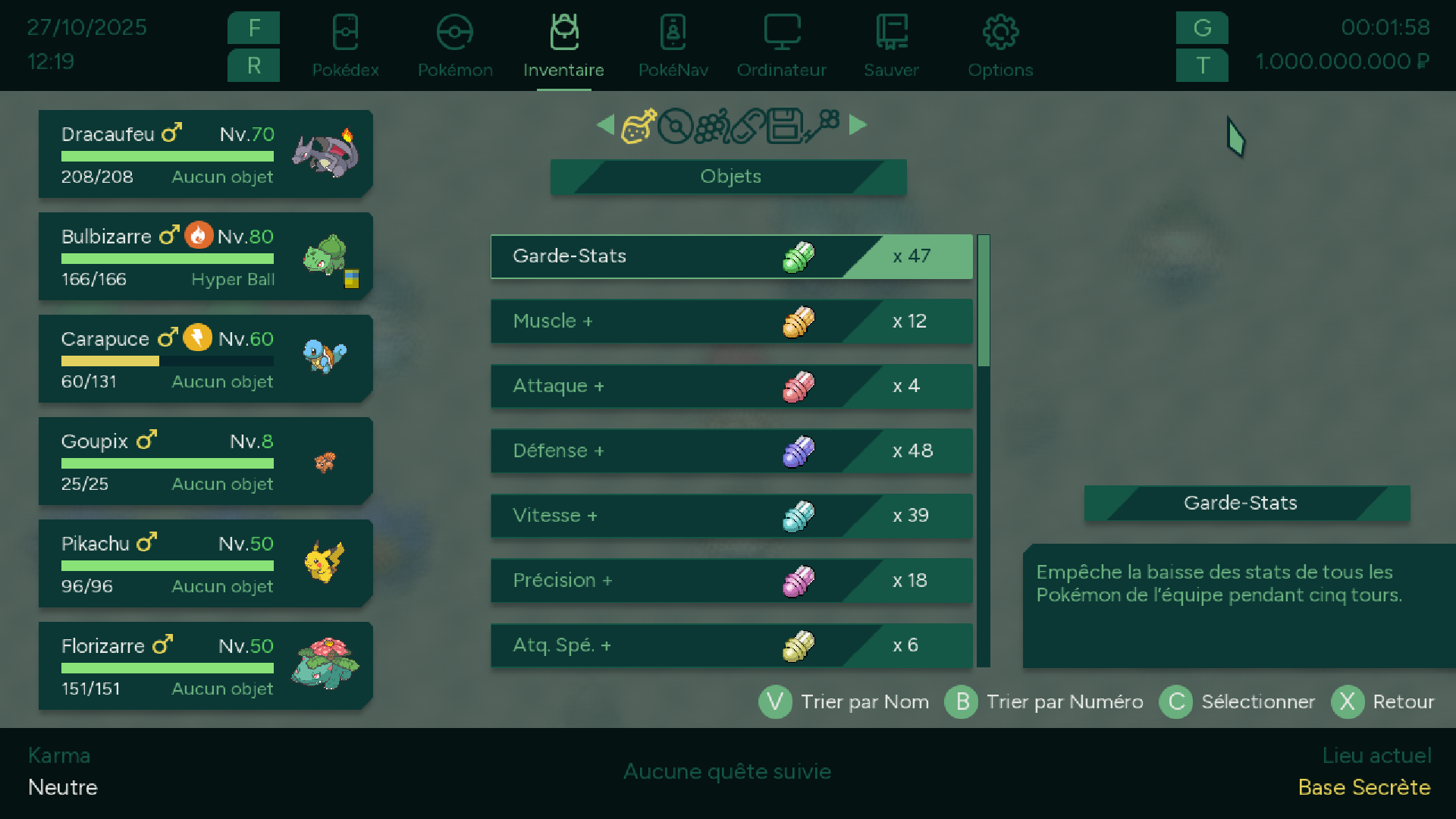
Task: Select Bulbizarre holding Hyper Ball
Action: pyautogui.click(x=205, y=256)
